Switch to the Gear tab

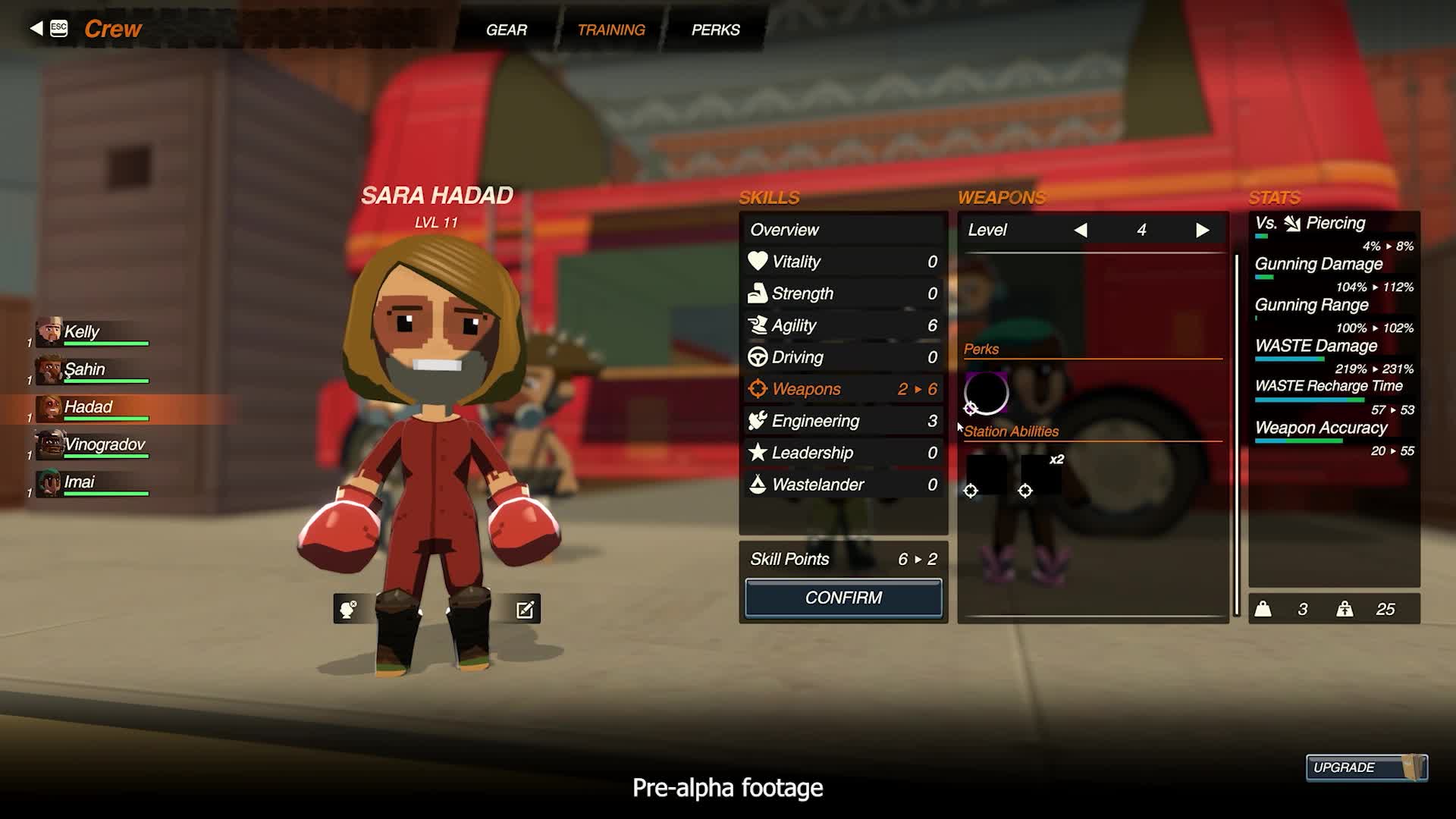(x=506, y=30)
